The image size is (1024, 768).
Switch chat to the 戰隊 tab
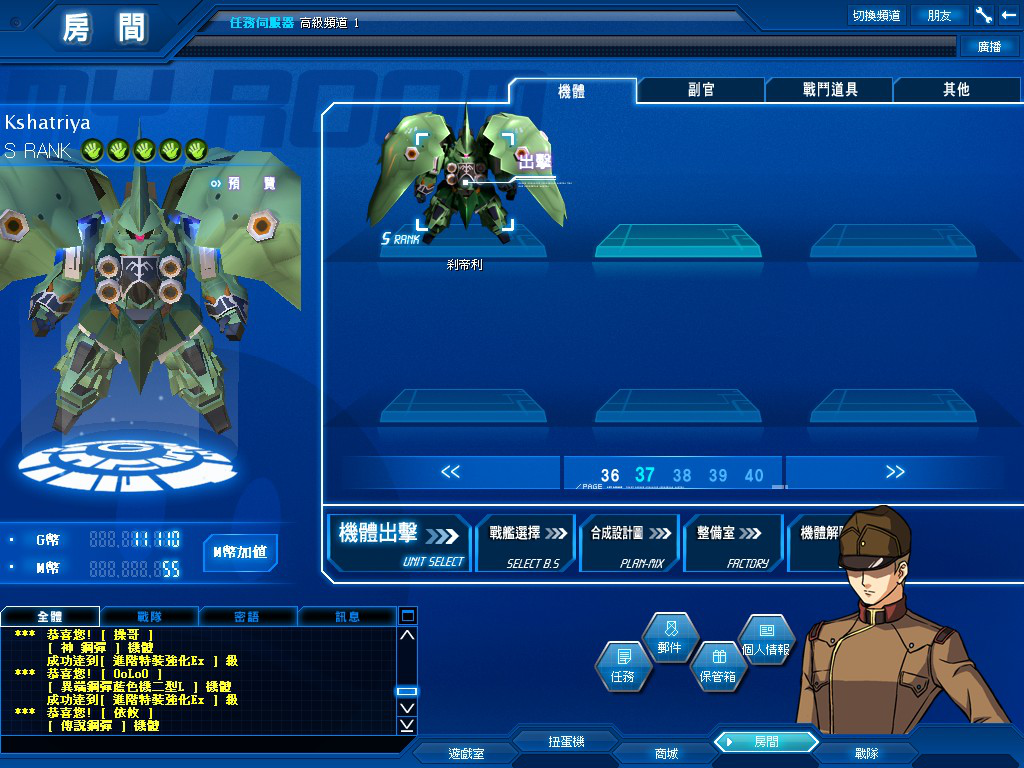(148, 617)
